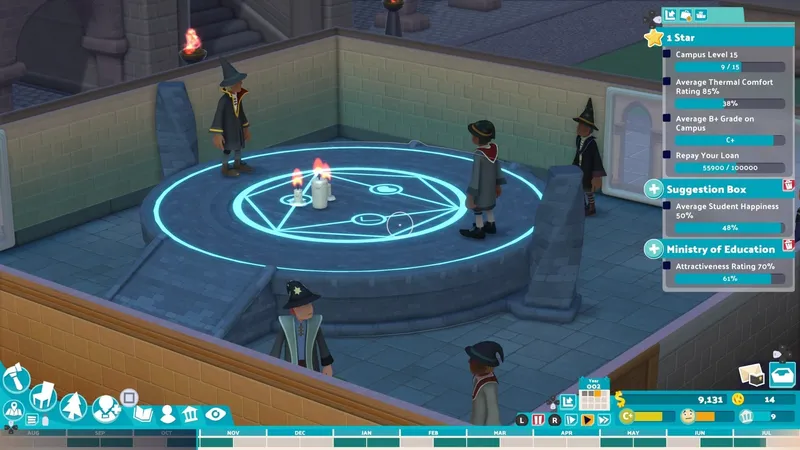Select the normal play speed button
The height and width of the screenshot is (450, 800).
tap(587, 420)
